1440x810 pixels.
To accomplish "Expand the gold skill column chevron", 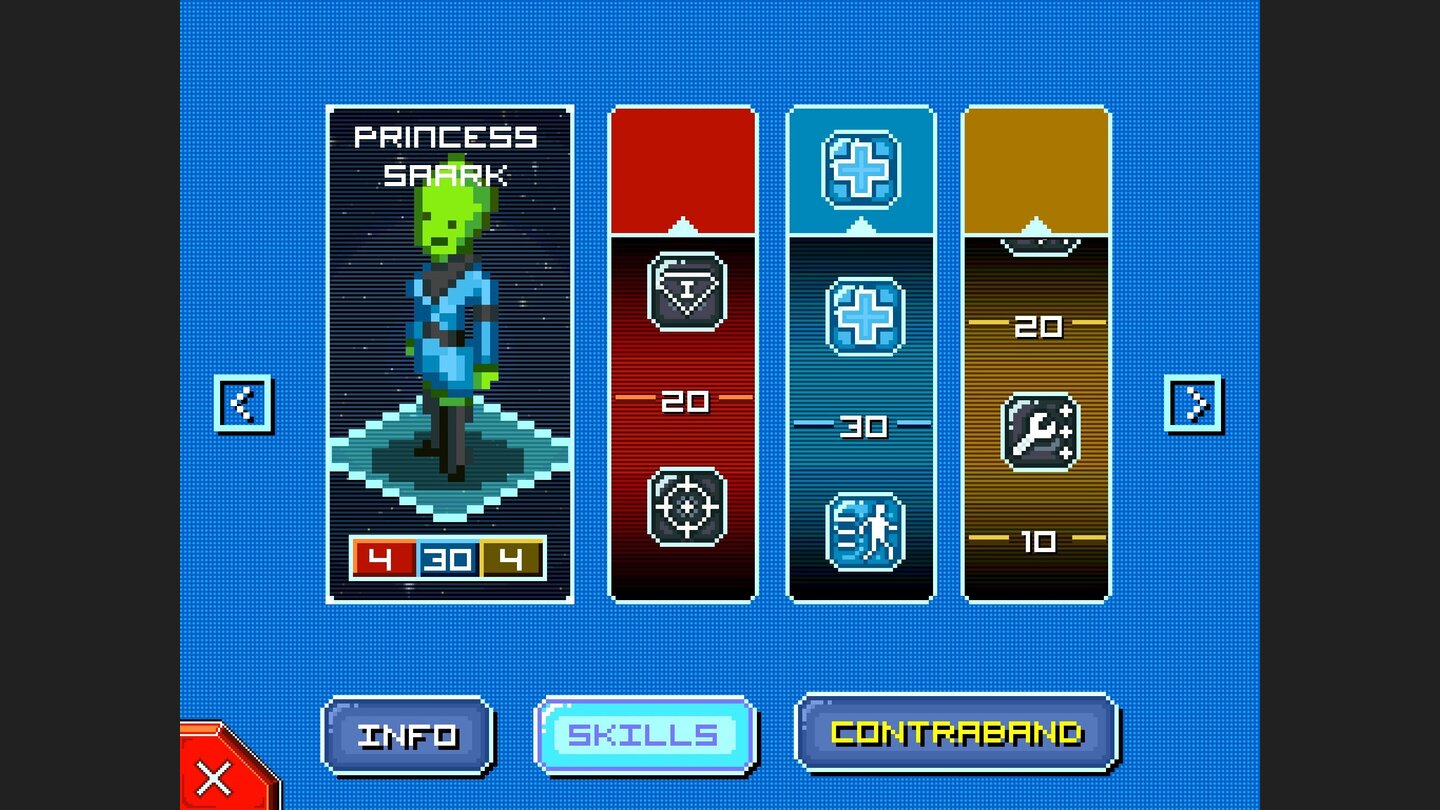I will (x=1037, y=227).
